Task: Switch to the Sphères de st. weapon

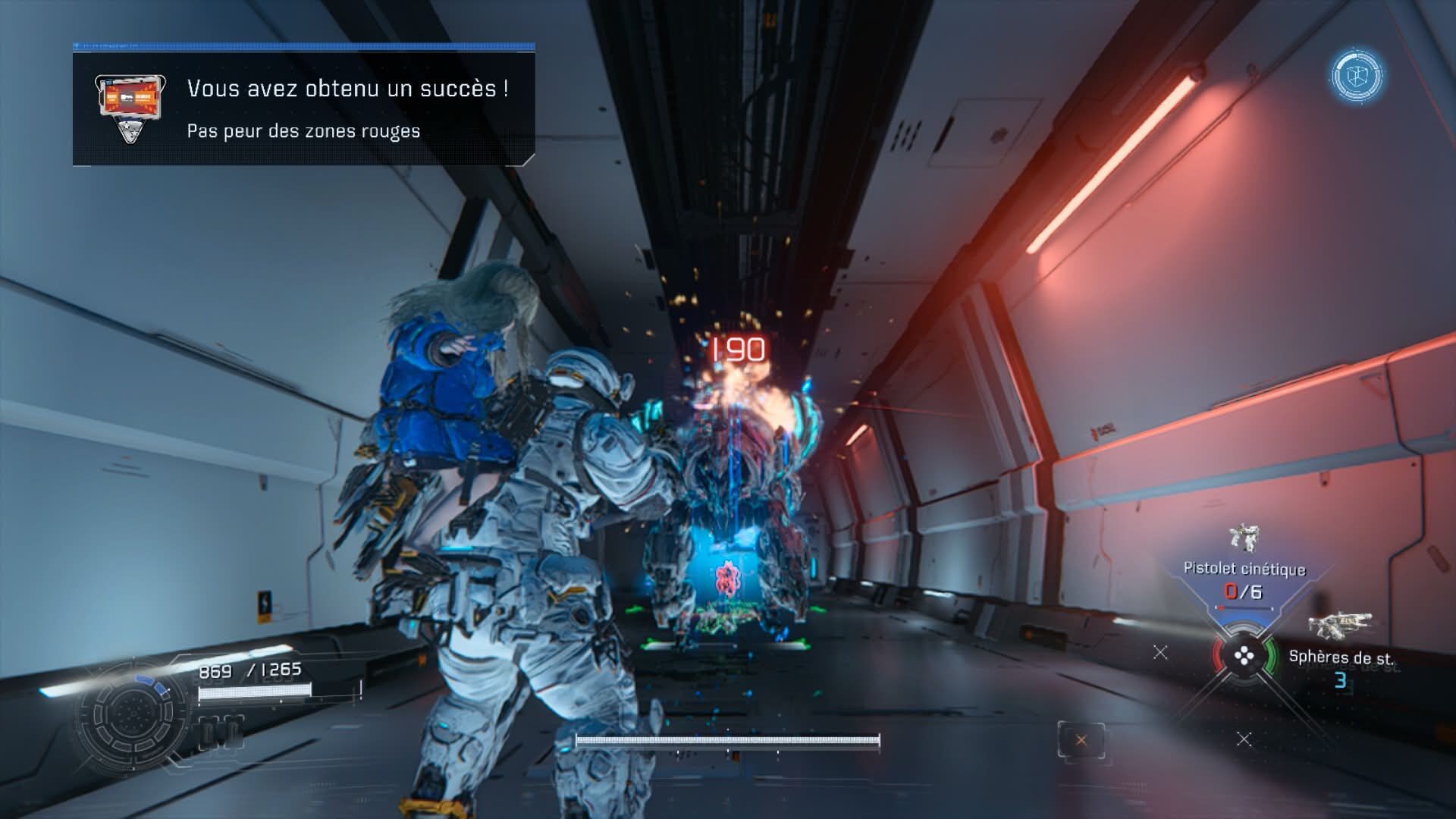Action: point(1340,657)
